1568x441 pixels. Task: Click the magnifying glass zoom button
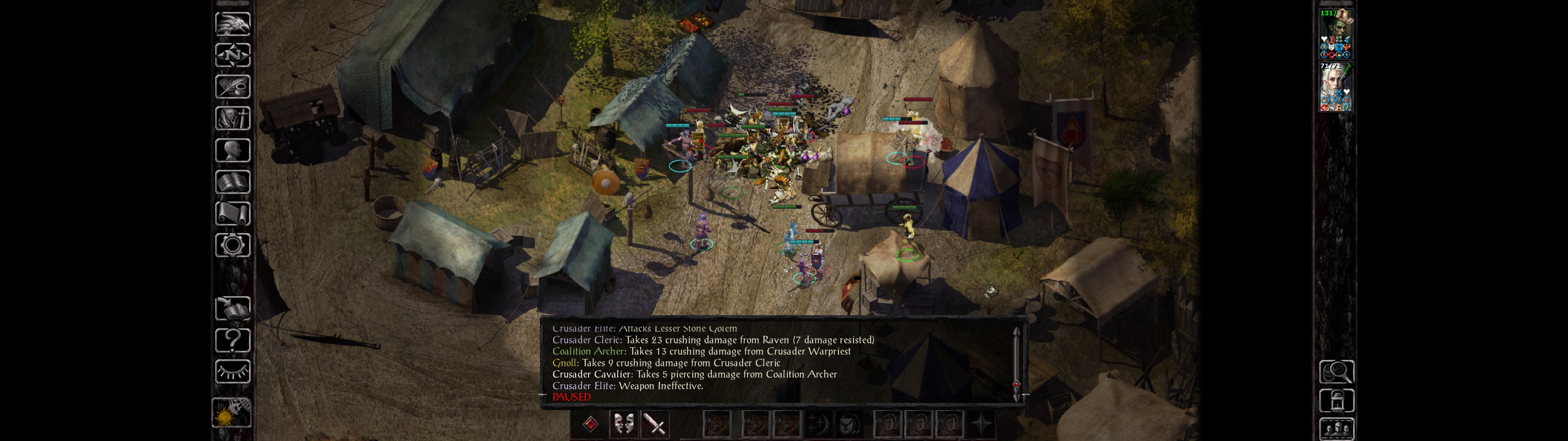pyautogui.click(x=1336, y=371)
